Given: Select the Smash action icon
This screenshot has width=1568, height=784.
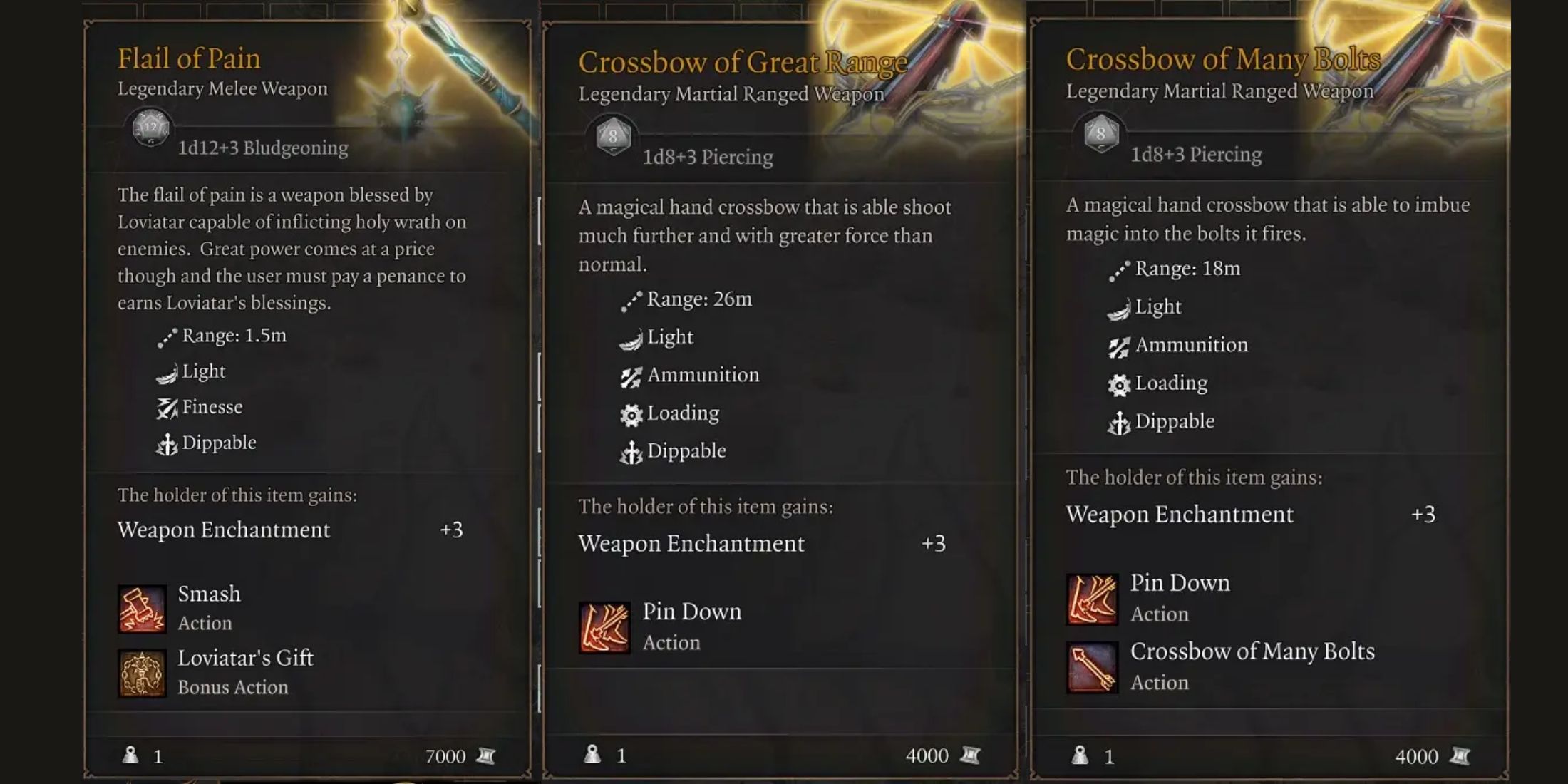Looking at the screenshot, I should pyautogui.click(x=143, y=609).
